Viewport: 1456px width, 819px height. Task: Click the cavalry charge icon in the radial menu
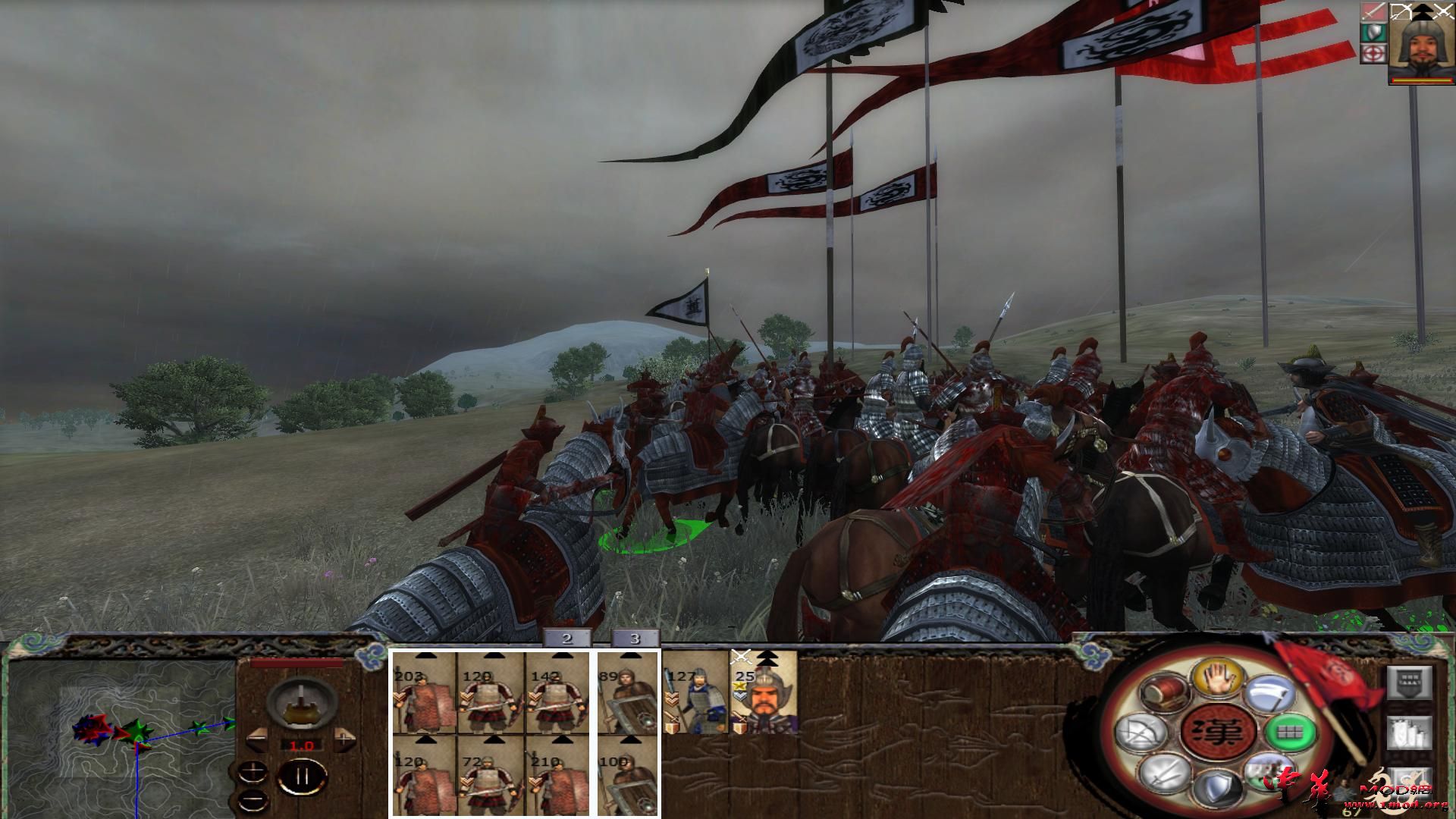[x=1268, y=771]
